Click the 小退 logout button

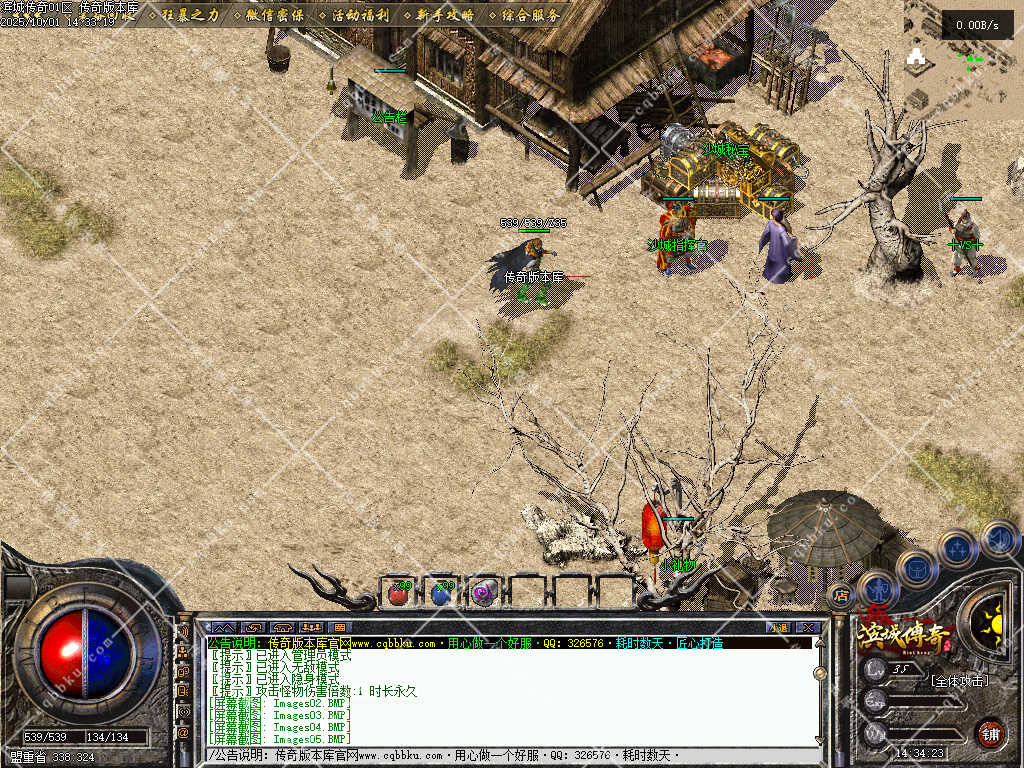pos(777,627)
